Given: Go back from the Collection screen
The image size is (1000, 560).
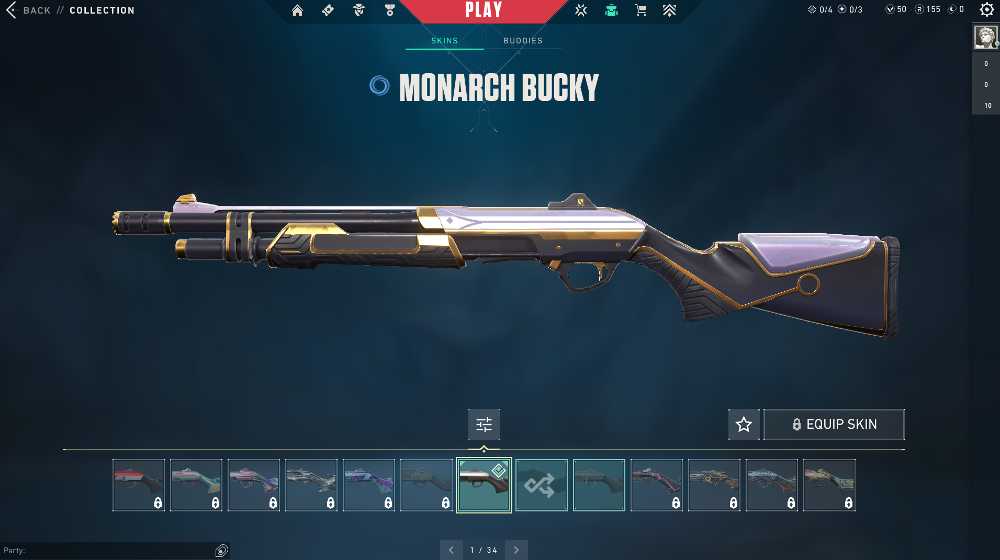Looking at the screenshot, I should coord(28,10).
